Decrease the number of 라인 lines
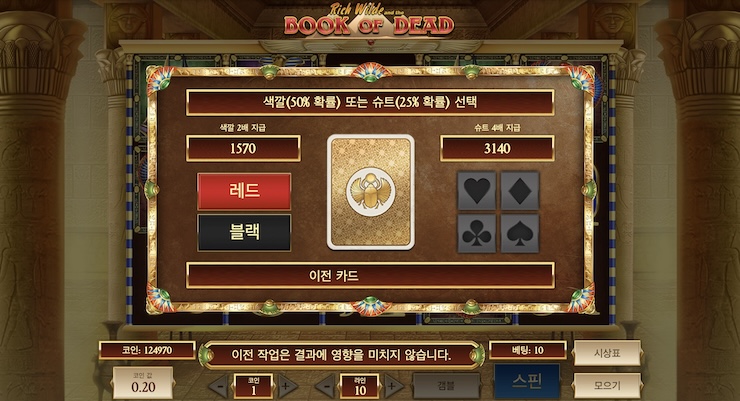This screenshot has width=740, height=401. tap(327, 385)
